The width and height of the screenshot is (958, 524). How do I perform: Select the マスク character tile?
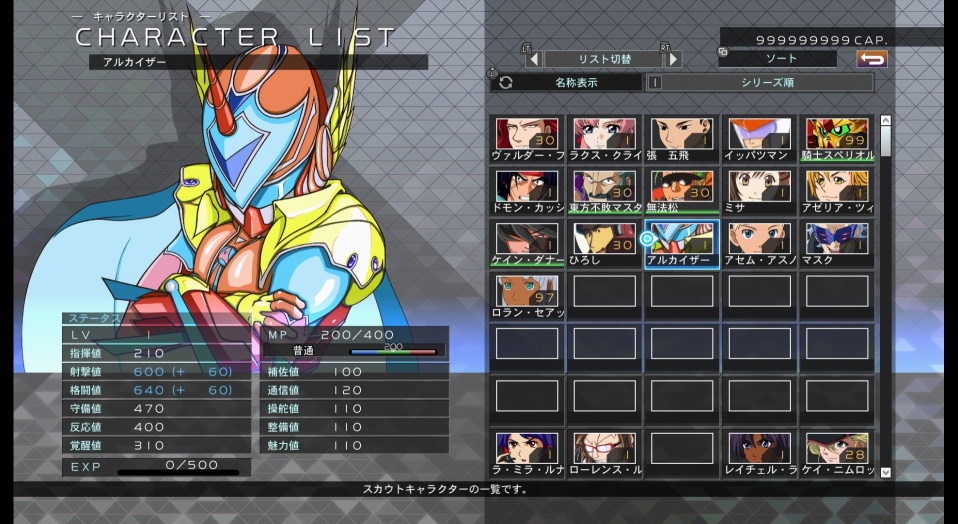tap(837, 244)
